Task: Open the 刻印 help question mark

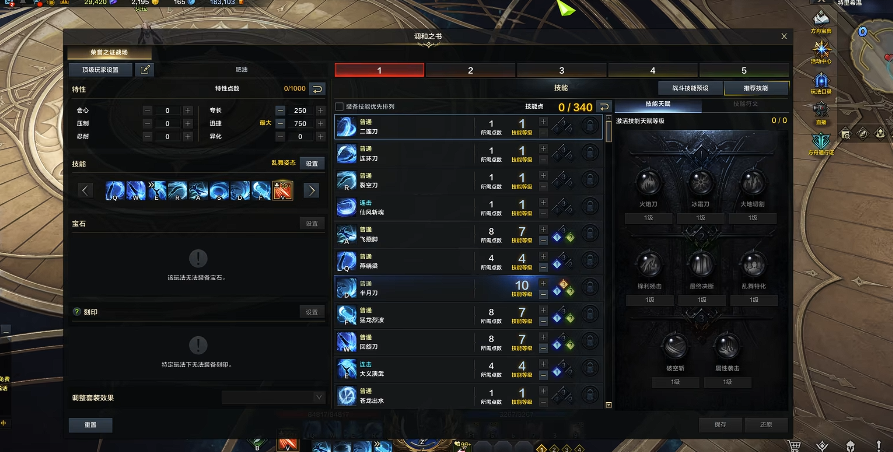Action: pyautogui.click(x=77, y=312)
